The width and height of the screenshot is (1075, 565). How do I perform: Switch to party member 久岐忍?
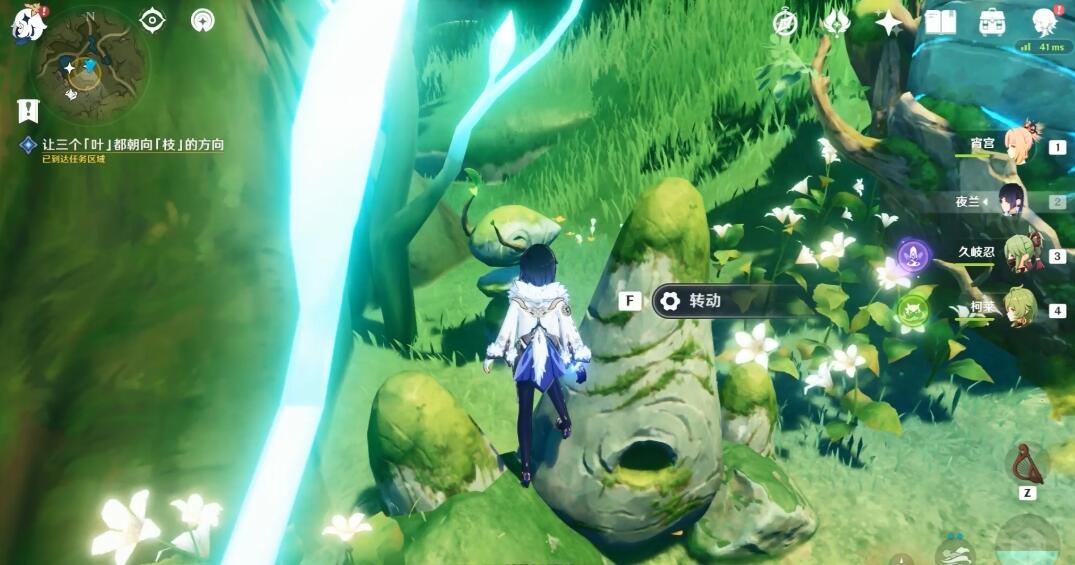[1022, 253]
